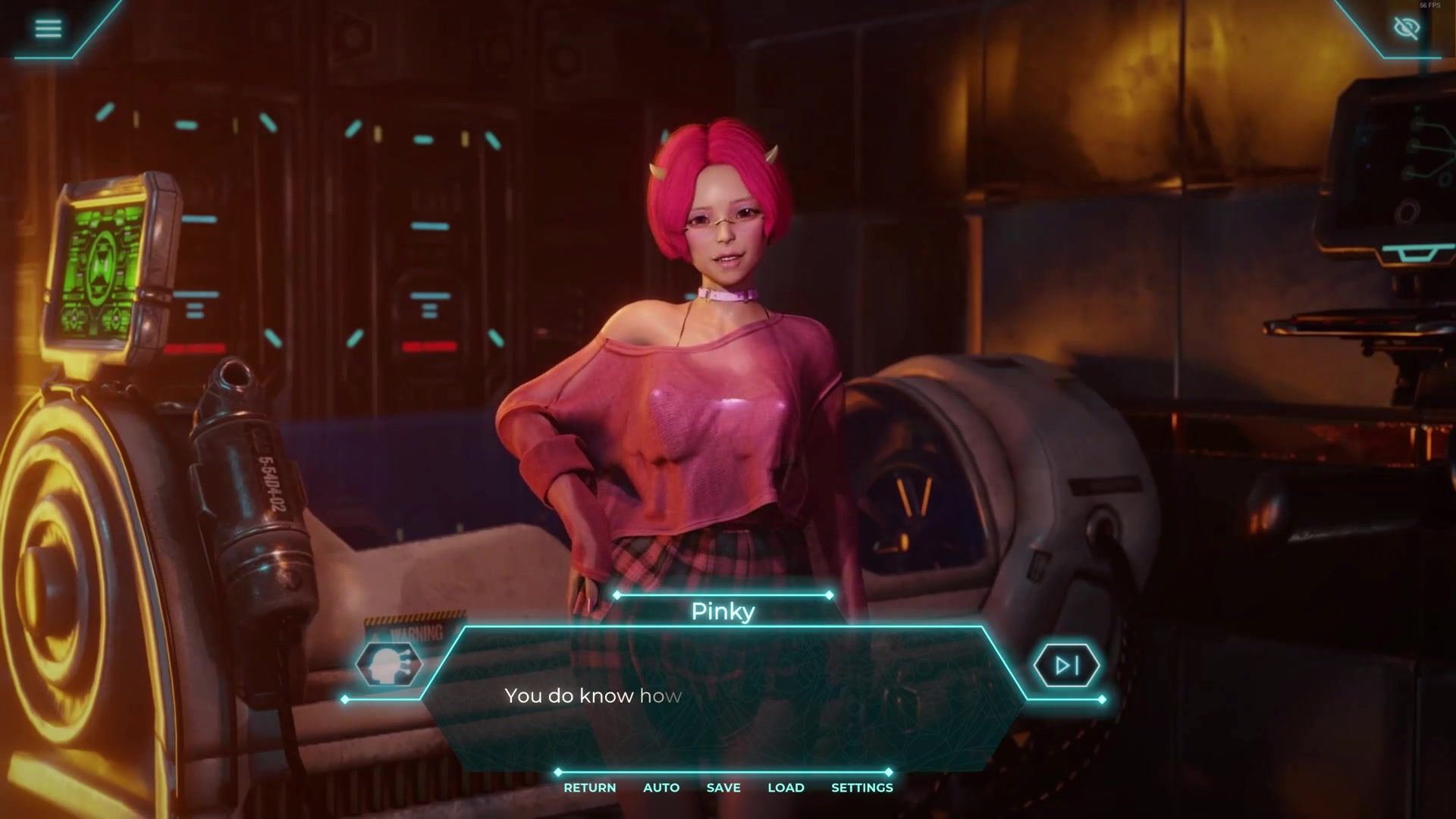Open the SETTINGS menu

coord(861,788)
